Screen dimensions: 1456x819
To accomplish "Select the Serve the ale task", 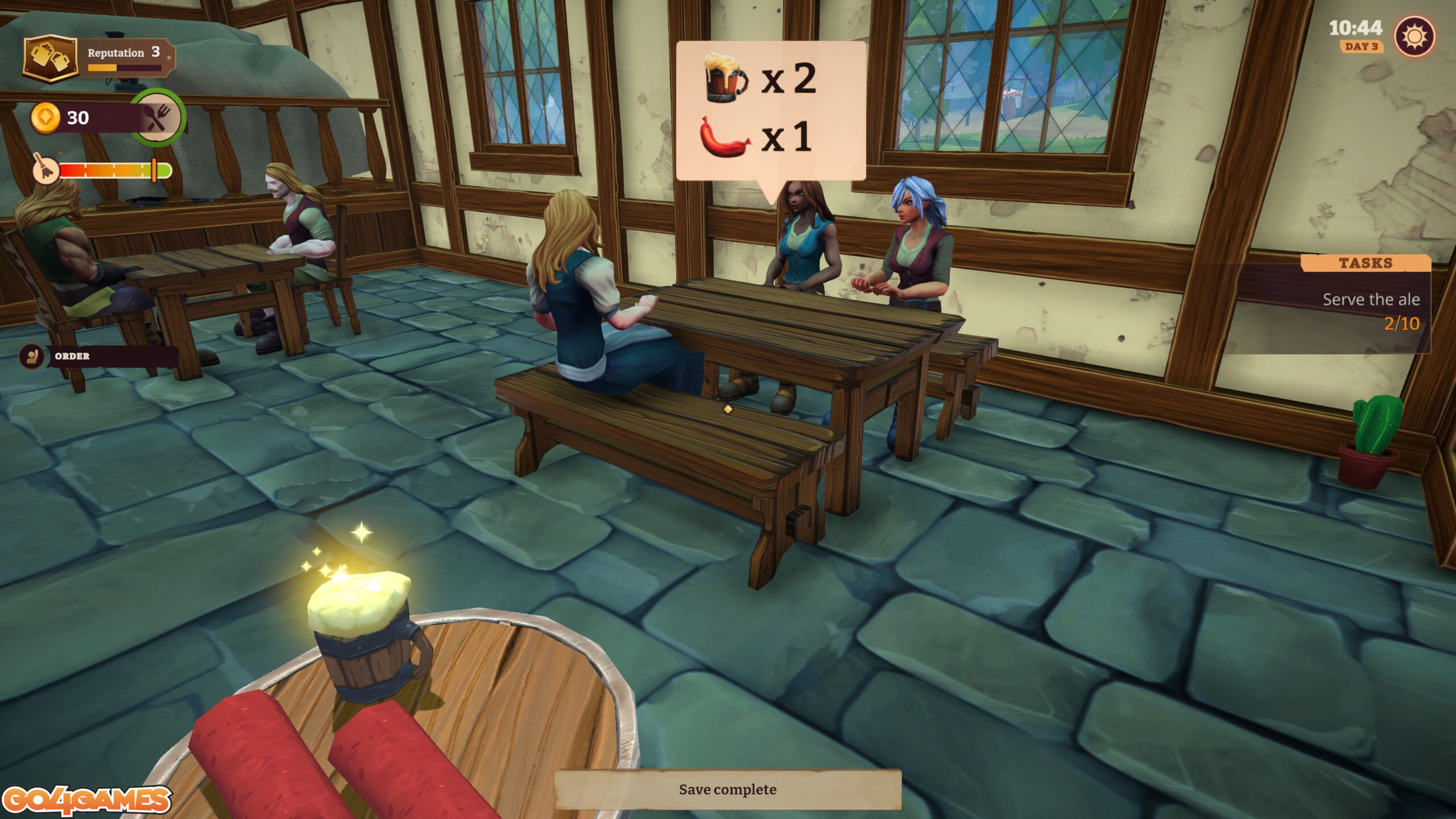I will 1370,300.
